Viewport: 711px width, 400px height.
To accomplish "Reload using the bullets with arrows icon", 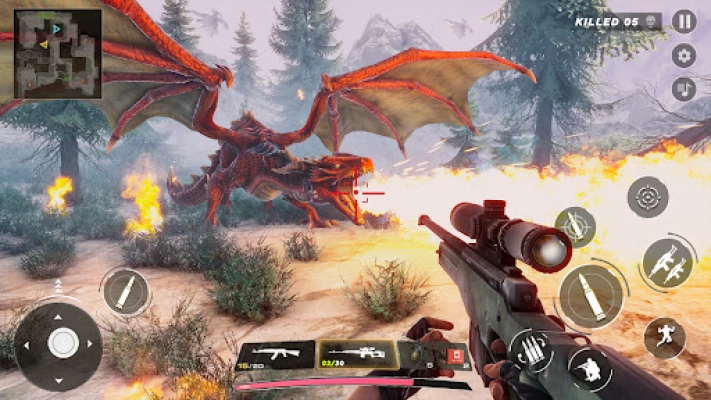I will [531, 351].
